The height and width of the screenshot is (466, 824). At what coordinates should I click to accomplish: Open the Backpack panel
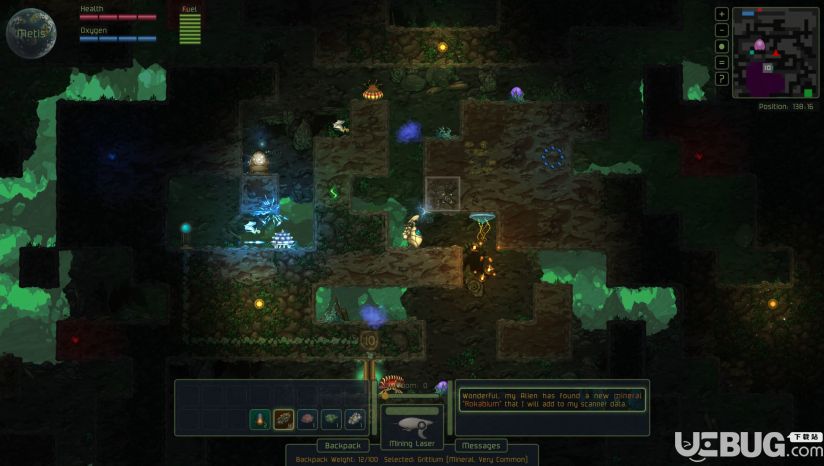pyautogui.click(x=344, y=445)
